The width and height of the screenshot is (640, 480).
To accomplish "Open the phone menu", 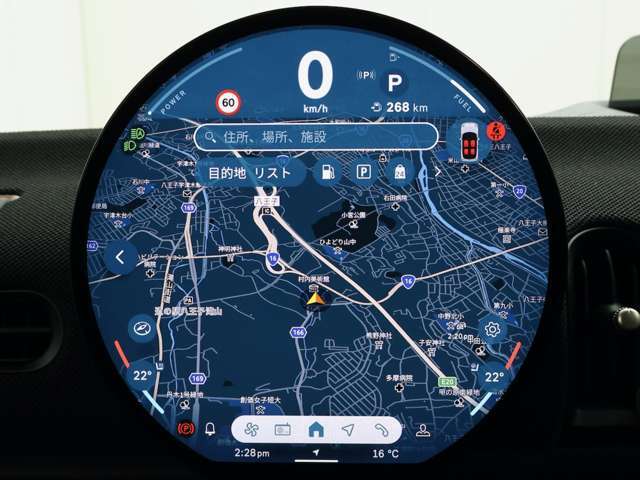I will (381, 430).
